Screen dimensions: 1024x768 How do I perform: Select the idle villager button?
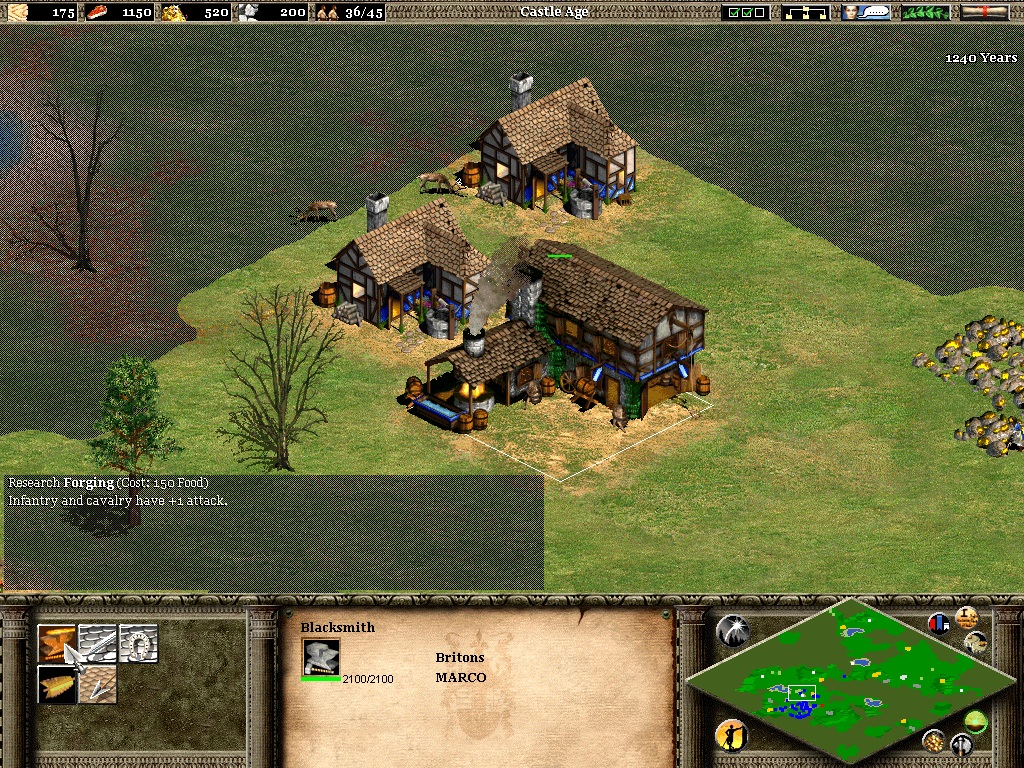[x=732, y=735]
